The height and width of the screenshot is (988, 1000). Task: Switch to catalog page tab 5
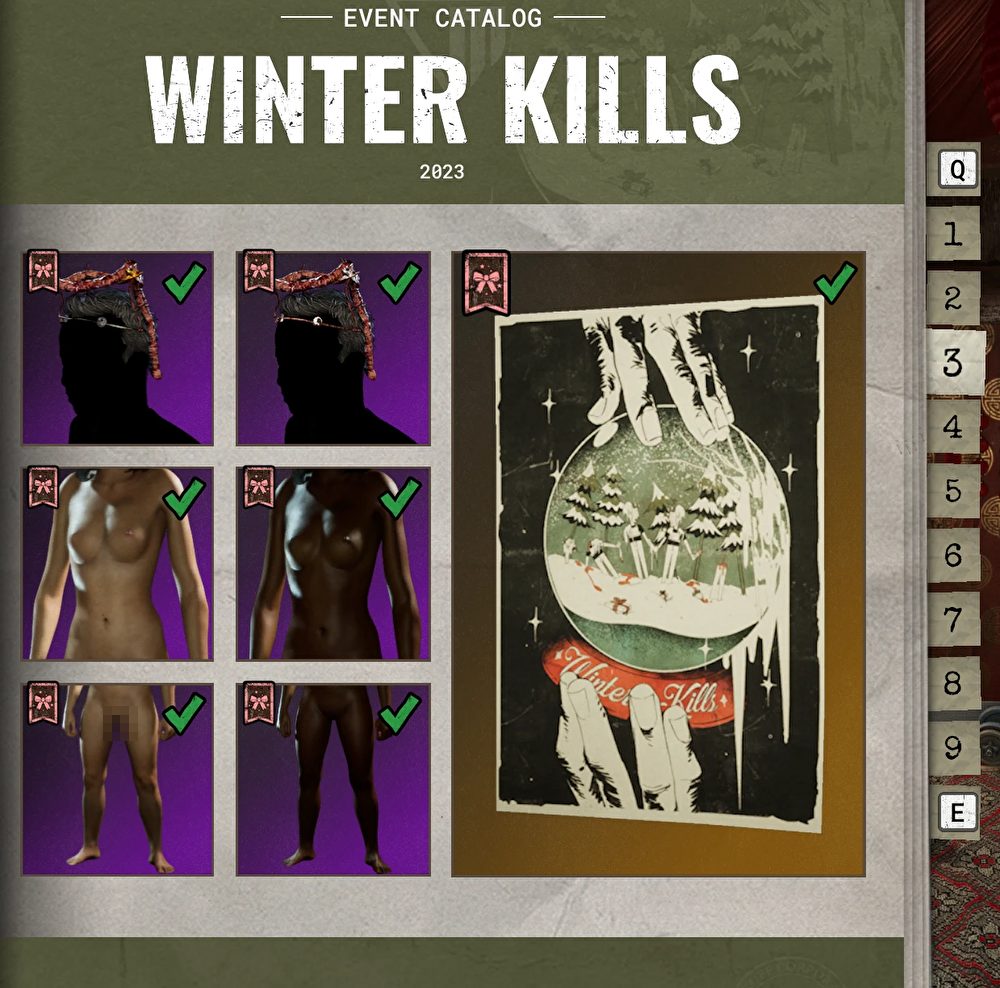pos(953,491)
